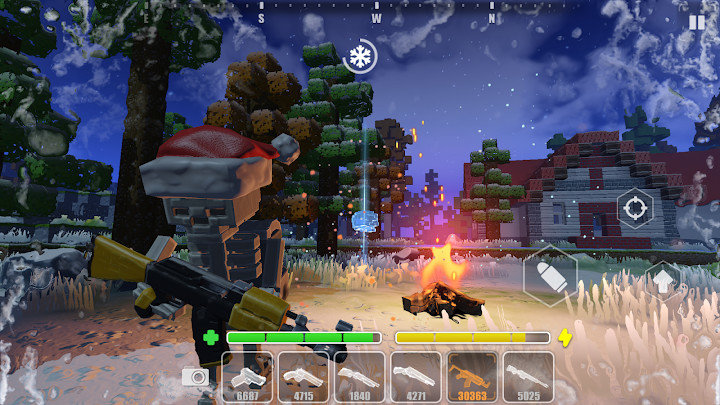Image resolution: width=720 pixels, height=405 pixels.
Task: Fire using the bullet hexagon button
Action: (x=551, y=274)
